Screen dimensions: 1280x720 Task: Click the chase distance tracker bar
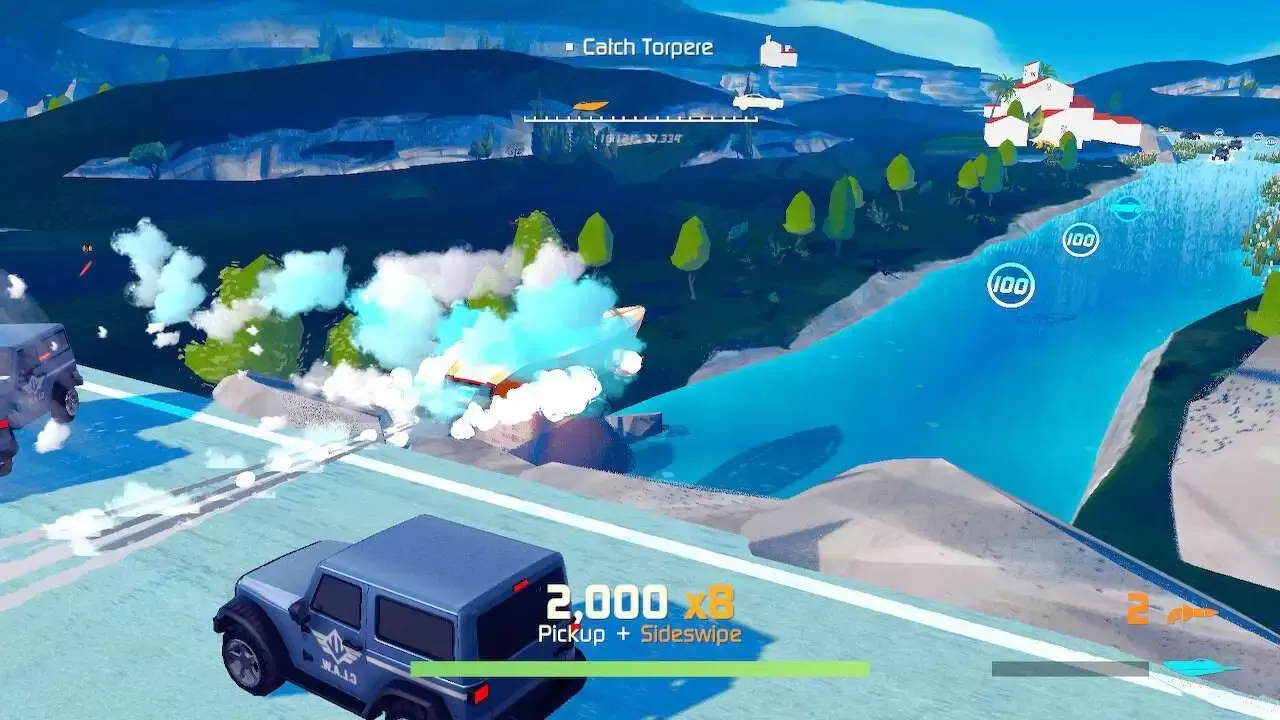click(x=640, y=119)
